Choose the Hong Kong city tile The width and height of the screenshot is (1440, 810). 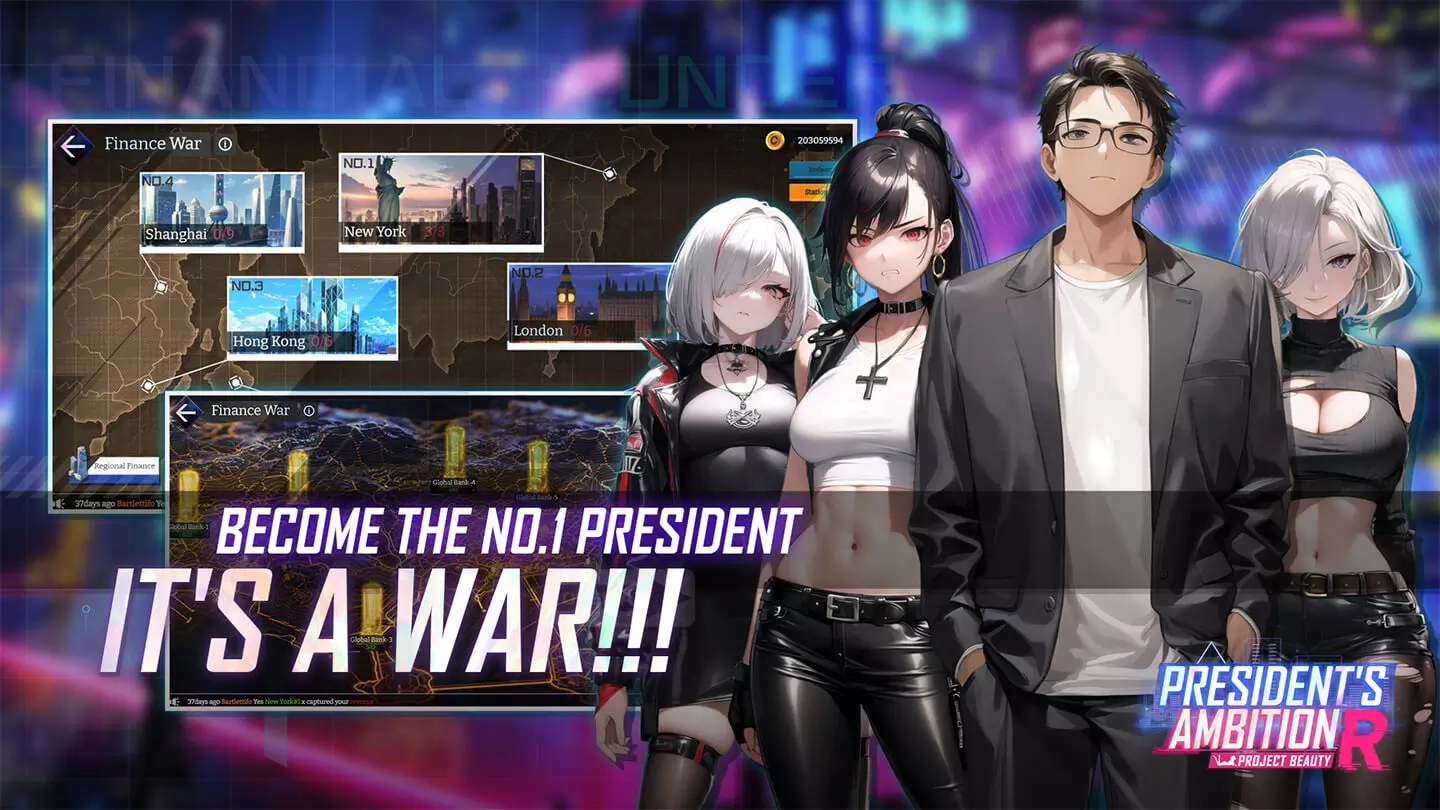tap(312, 317)
